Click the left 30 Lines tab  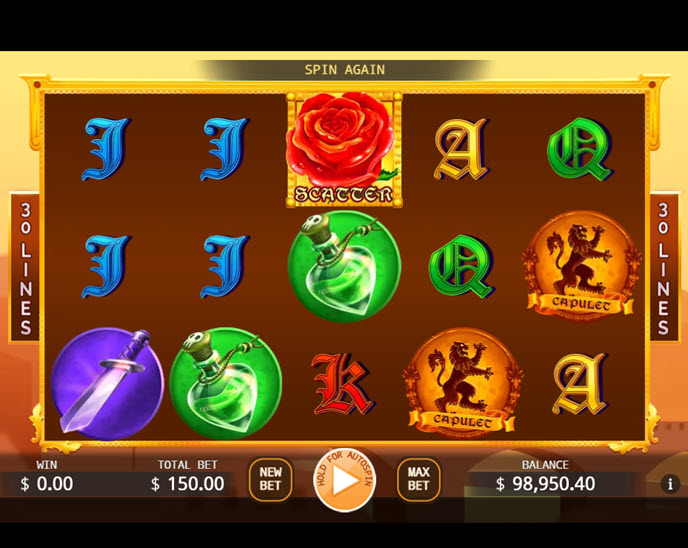pos(25,267)
